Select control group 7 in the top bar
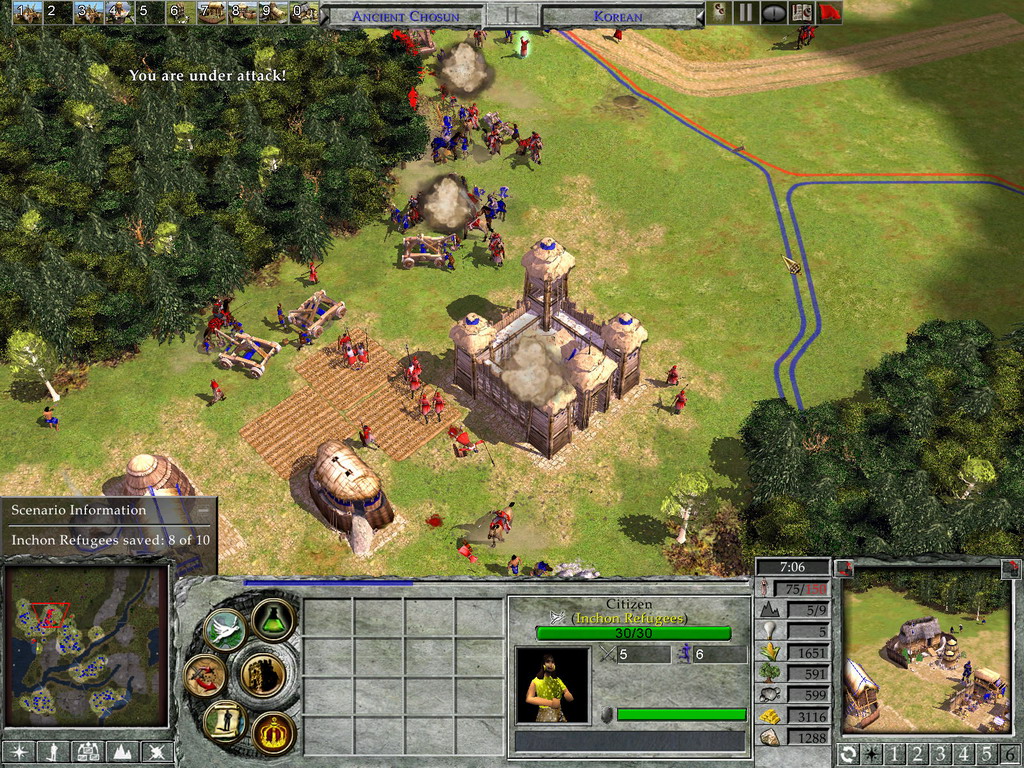1024x768 pixels. (x=212, y=12)
